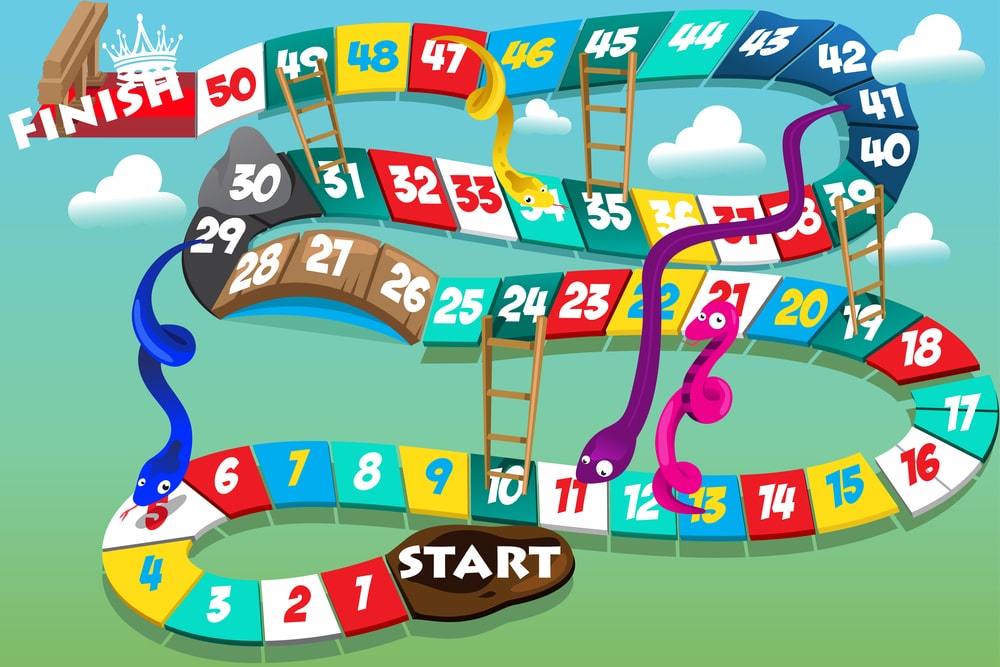1000x667 pixels.
Task: Click the red tile numbered 23
Action: [586, 299]
